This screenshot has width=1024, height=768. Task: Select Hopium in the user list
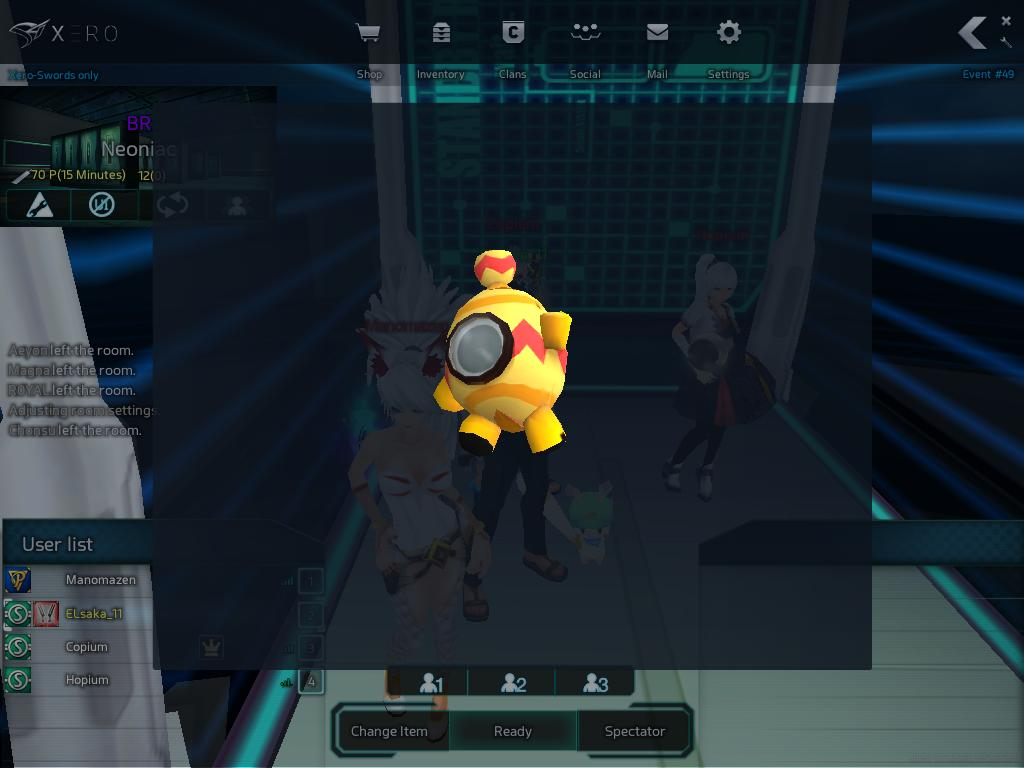pos(87,680)
